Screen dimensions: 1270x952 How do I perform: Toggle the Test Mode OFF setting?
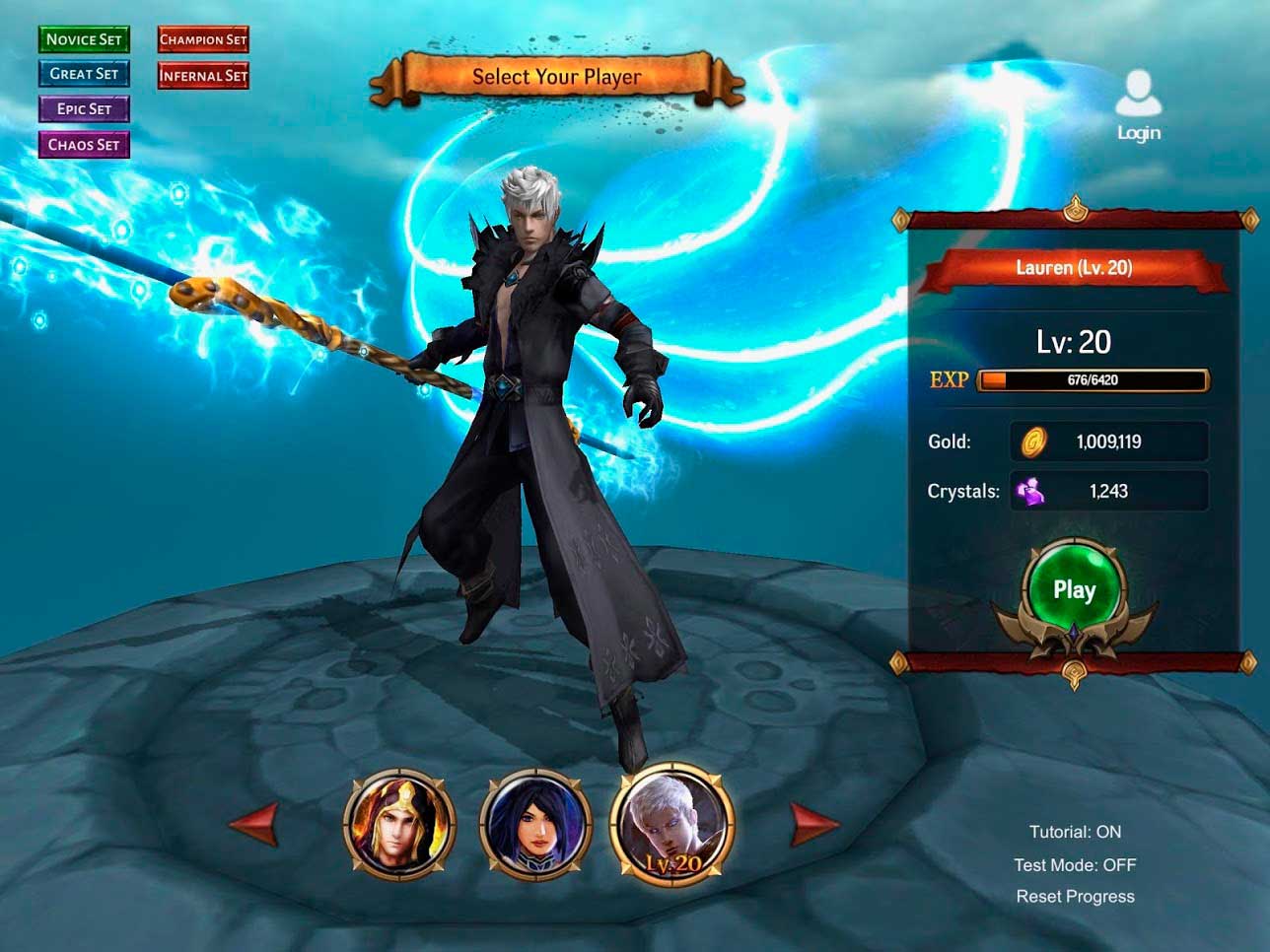[x=1075, y=864]
